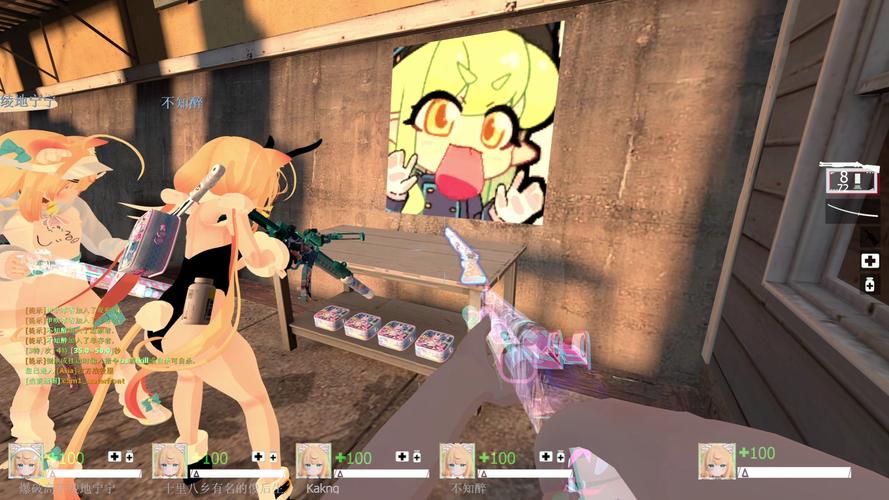889x500 pixels.
Task: Click 不知醉's teammate portrait
Action: coord(457,460)
